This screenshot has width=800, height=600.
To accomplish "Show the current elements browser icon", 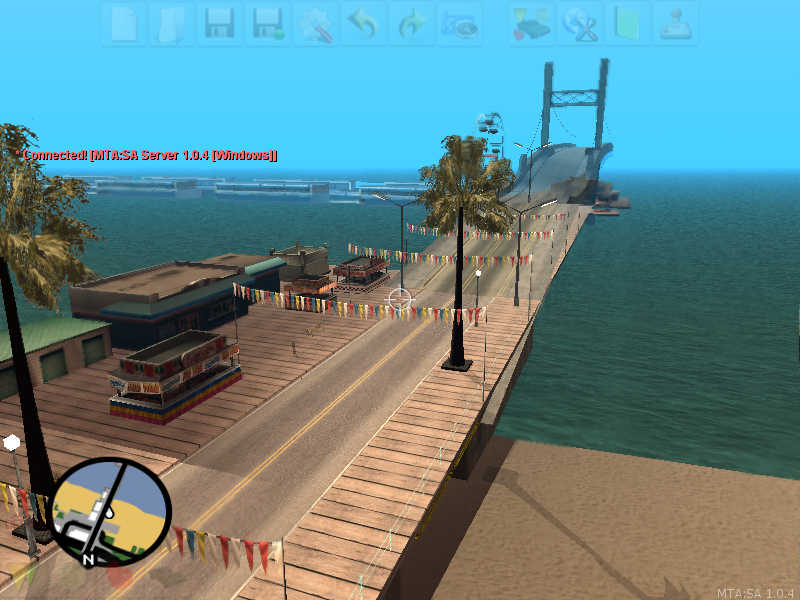I will coord(532,24).
